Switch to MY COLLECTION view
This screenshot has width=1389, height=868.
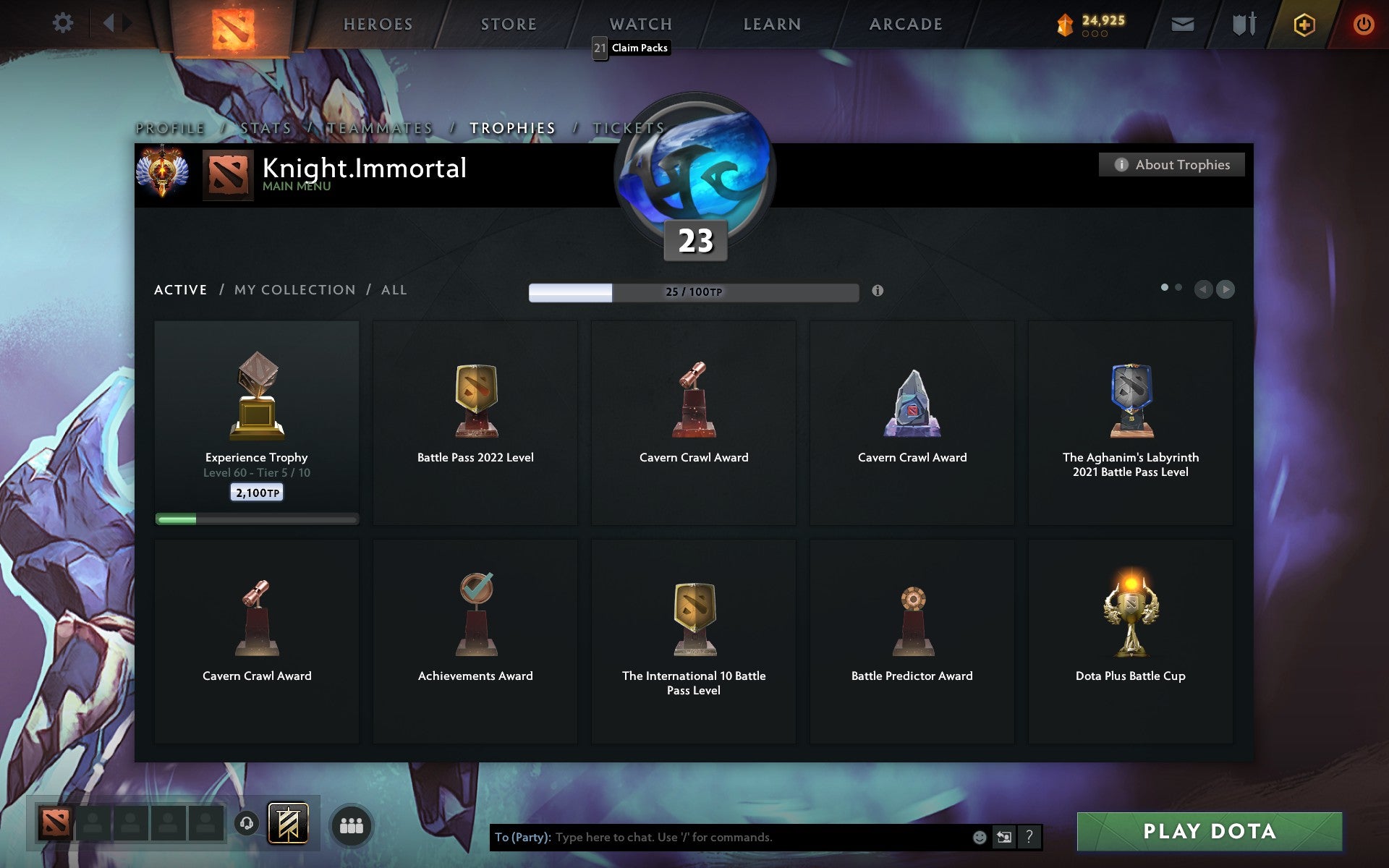coord(294,289)
